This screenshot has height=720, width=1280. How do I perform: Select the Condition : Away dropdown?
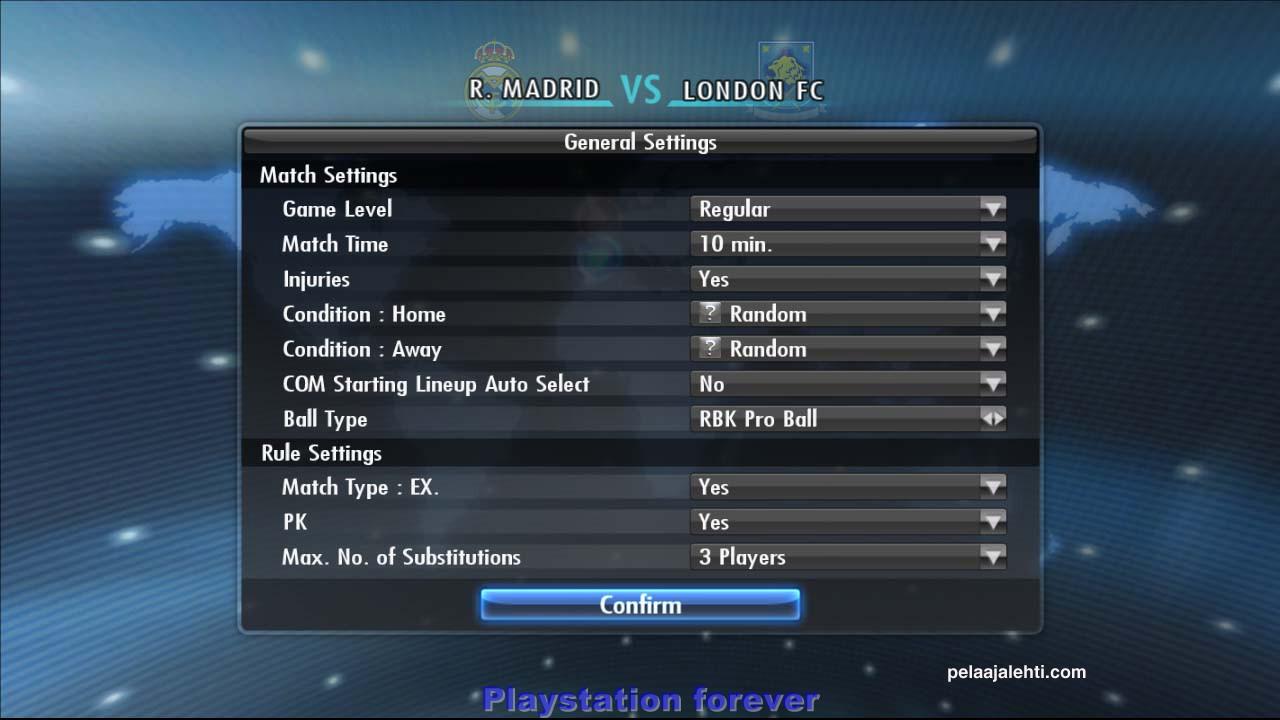click(x=848, y=349)
